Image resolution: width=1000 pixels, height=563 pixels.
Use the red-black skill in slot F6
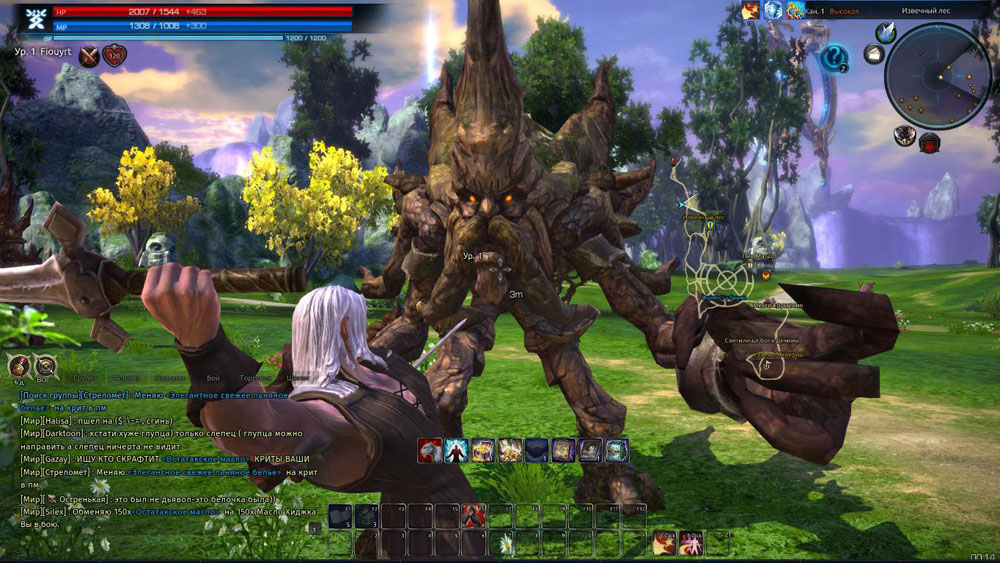click(473, 516)
